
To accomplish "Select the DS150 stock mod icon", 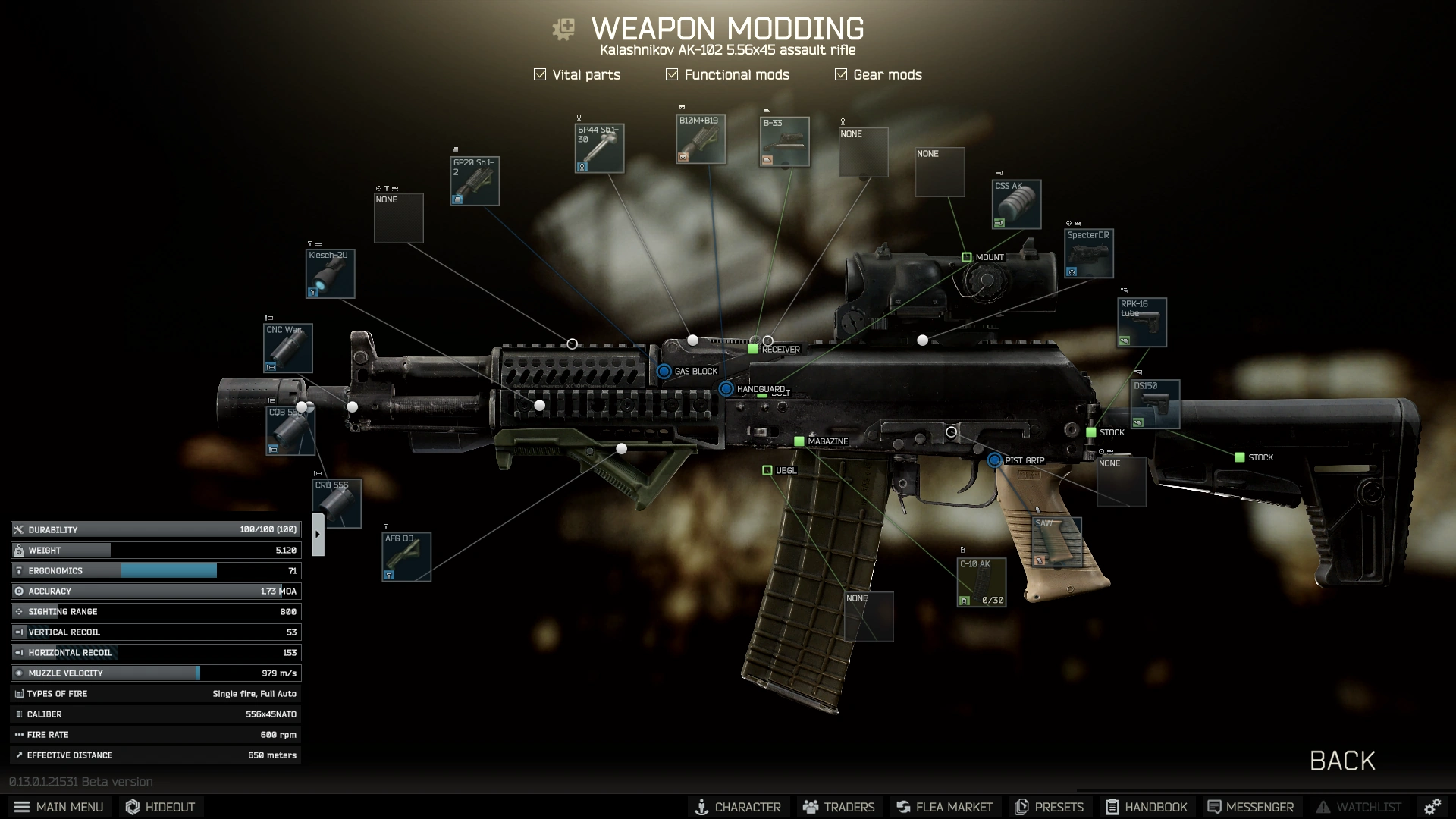I will point(1154,403).
